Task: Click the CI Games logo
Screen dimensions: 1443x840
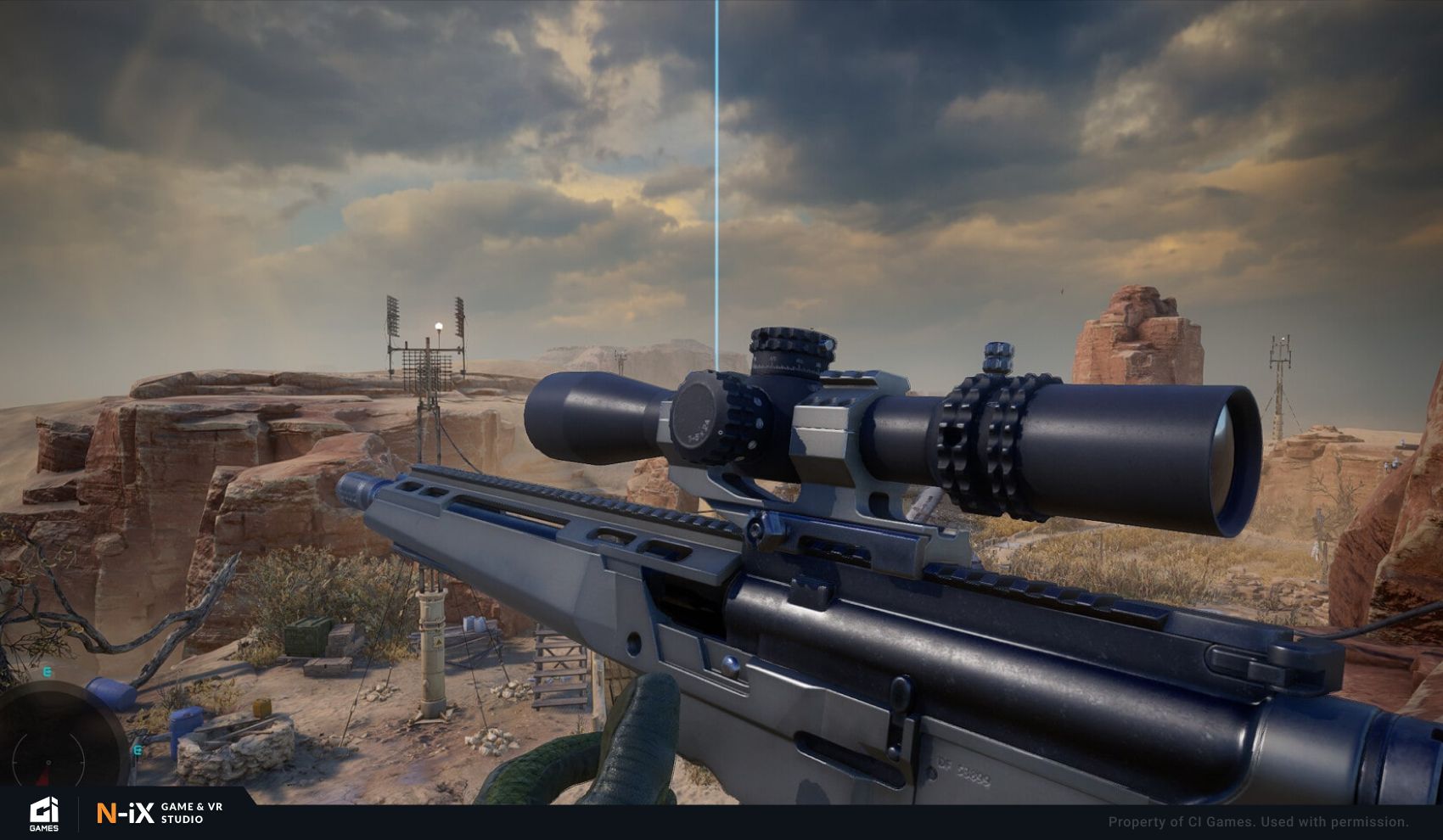Action: click(44, 815)
